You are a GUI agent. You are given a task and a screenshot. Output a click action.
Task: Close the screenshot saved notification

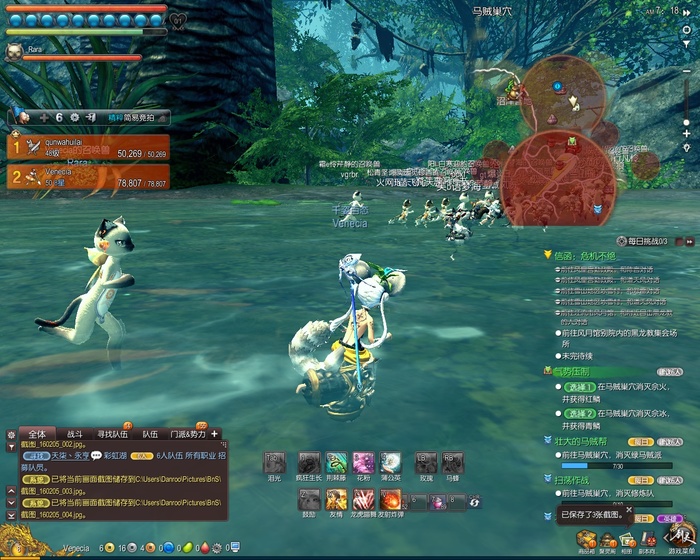pyautogui.click(x=629, y=509)
